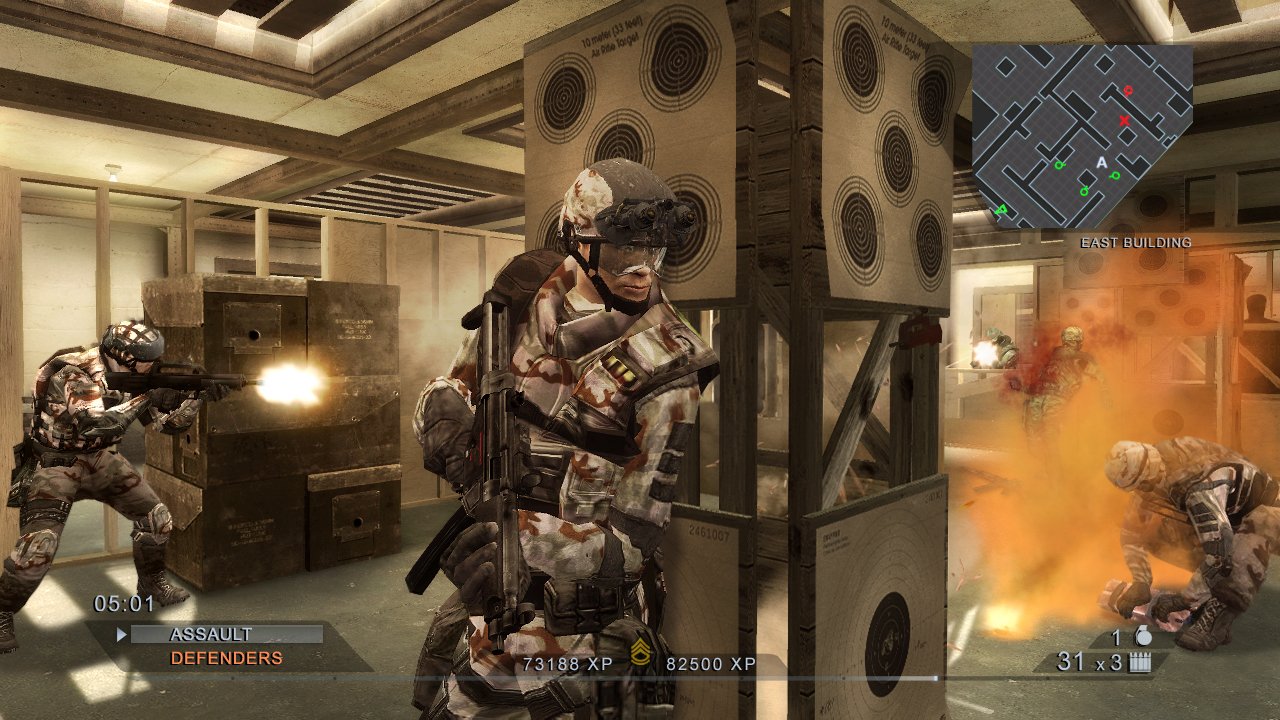This screenshot has height=720, width=1280.
Task: Click the red C marker on the minimap
Action: [x=1127, y=91]
